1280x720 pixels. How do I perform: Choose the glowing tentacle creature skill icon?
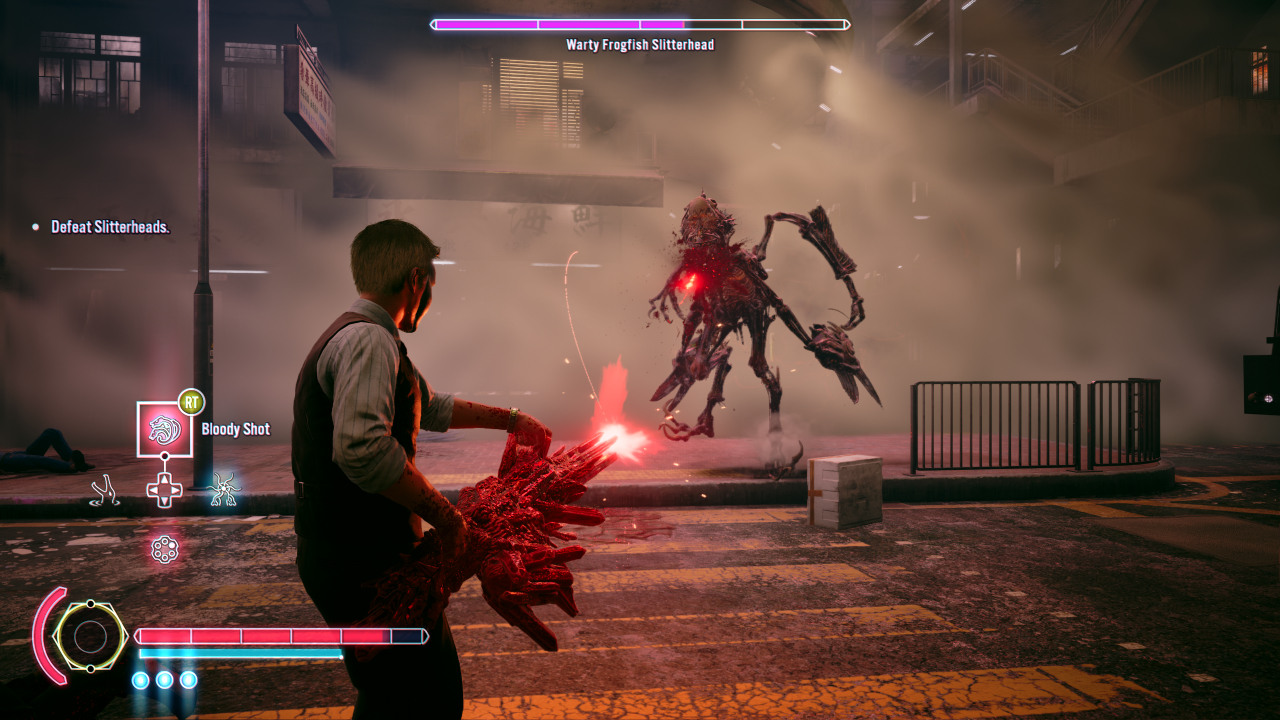224,488
